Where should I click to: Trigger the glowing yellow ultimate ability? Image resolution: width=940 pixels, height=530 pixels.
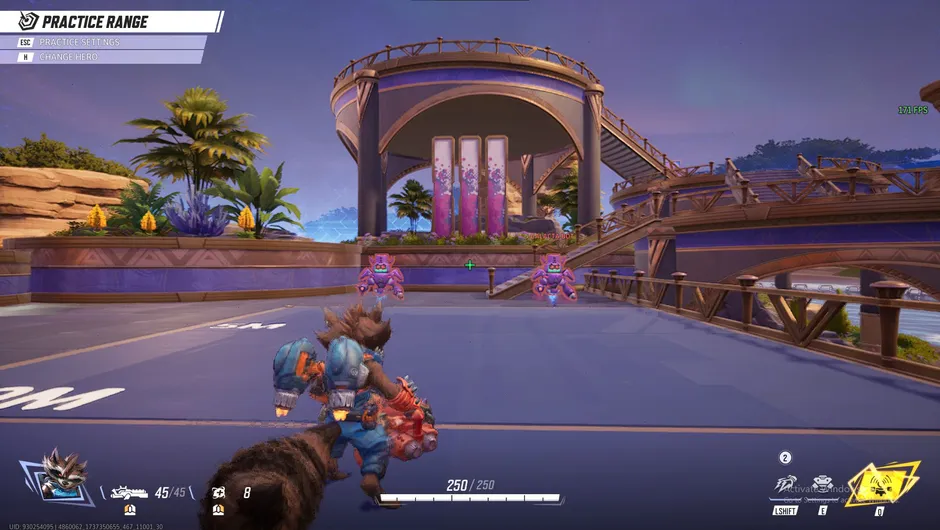tap(881, 484)
